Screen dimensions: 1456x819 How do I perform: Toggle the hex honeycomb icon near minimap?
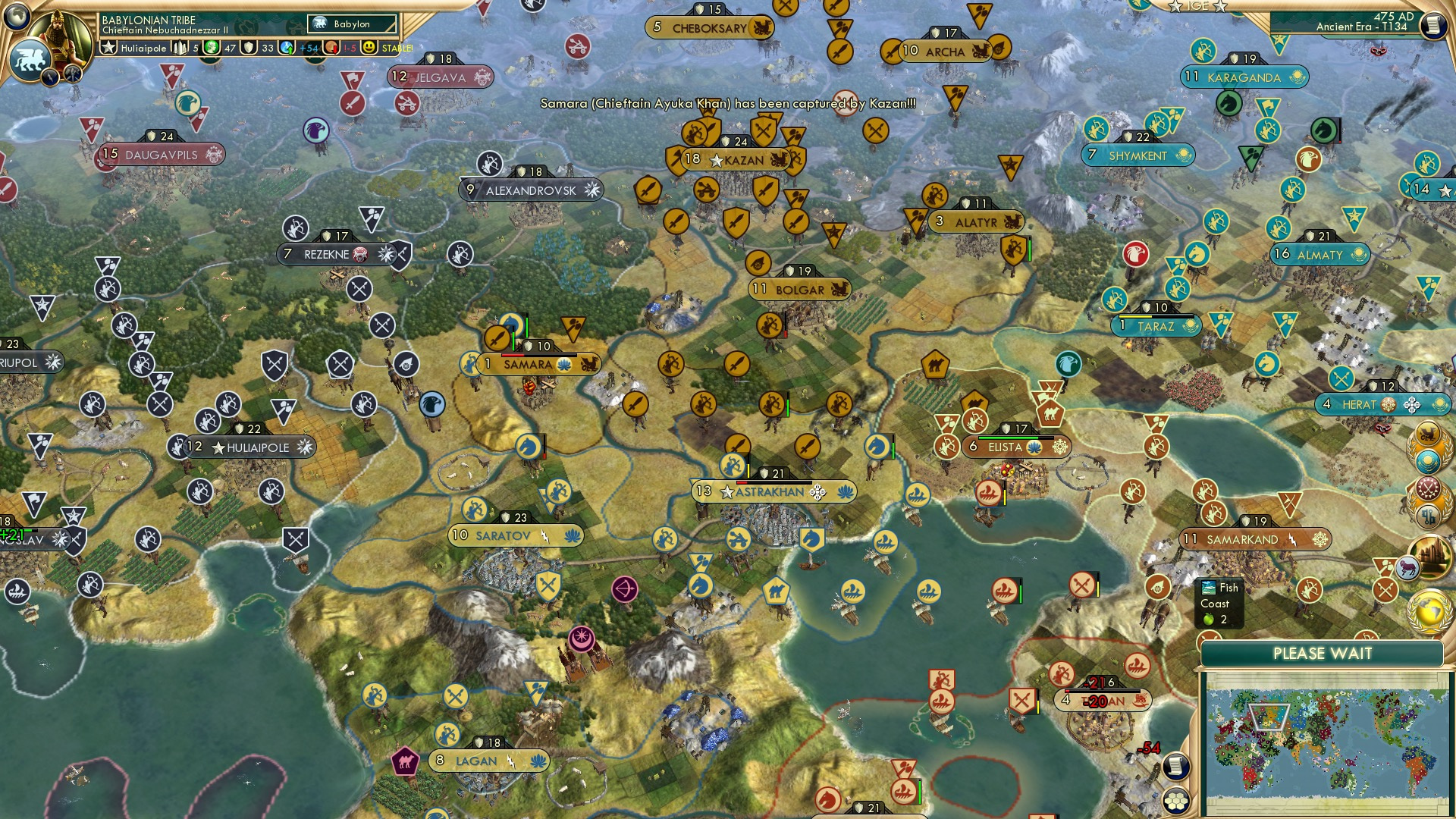tap(1176, 802)
